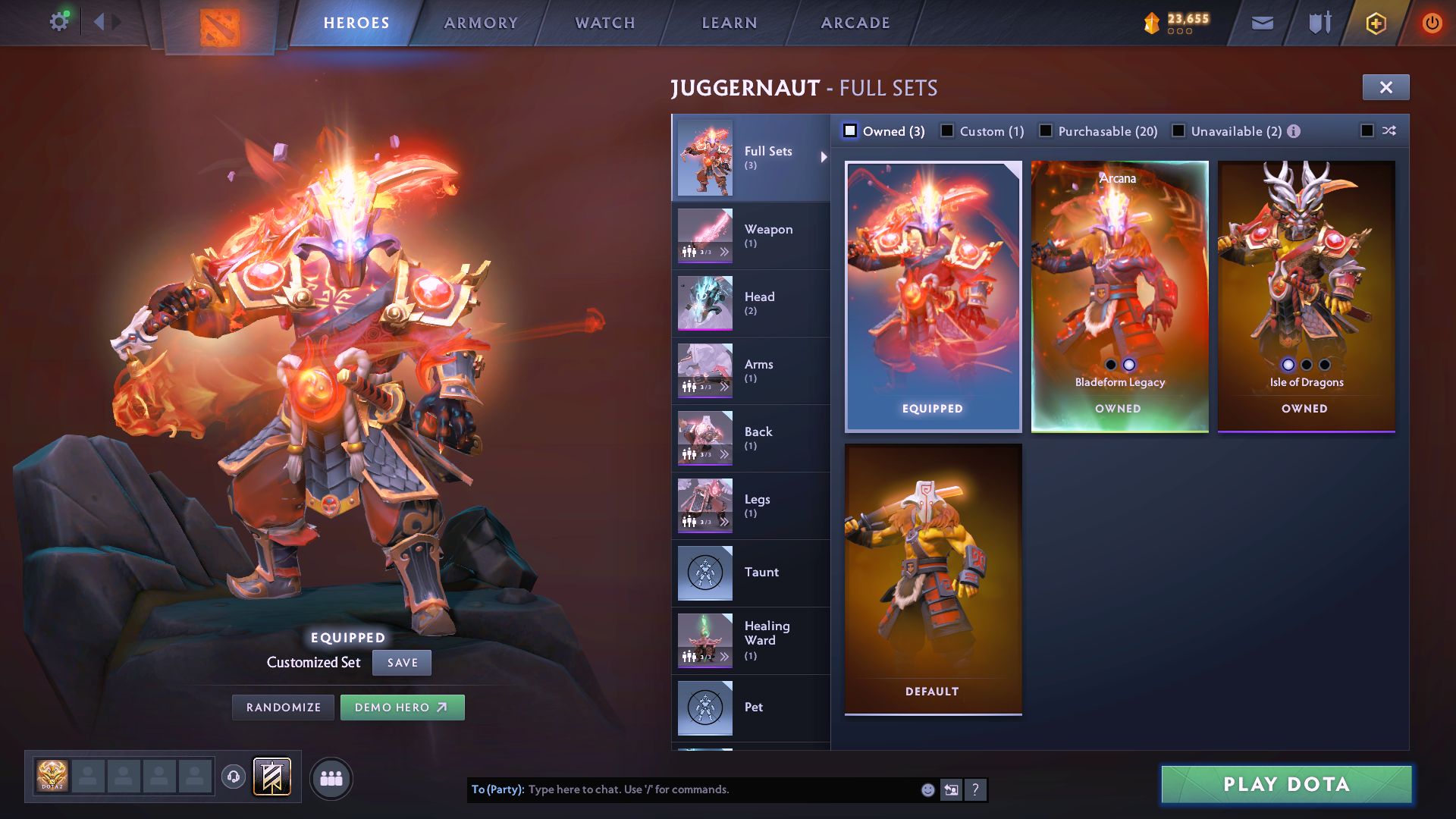Viewport: 1456px width, 819px height.
Task: Go to the Learn tab
Action: click(730, 23)
